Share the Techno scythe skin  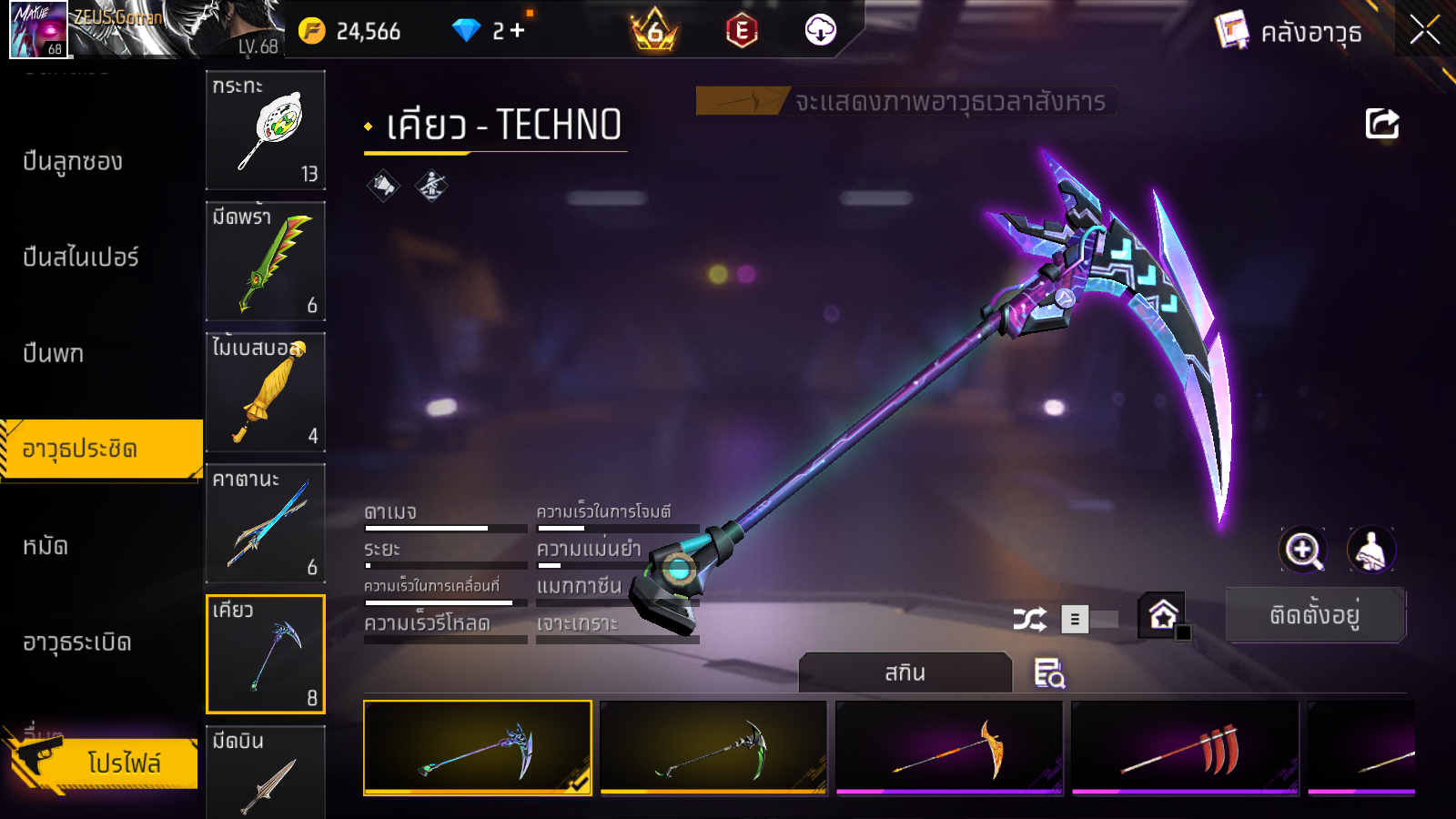(1381, 124)
